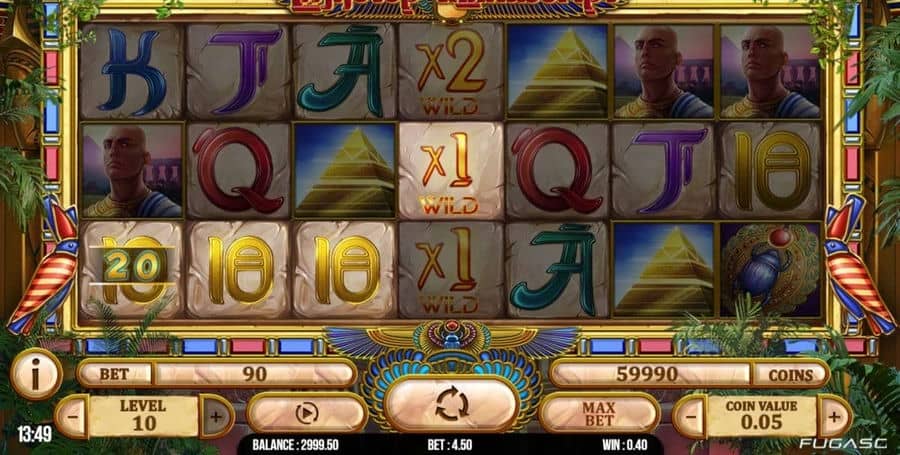Image resolution: width=900 pixels, height=455 pixels.
Task: Lower the coin value with the minus button
Action: (x=690, y=415)
